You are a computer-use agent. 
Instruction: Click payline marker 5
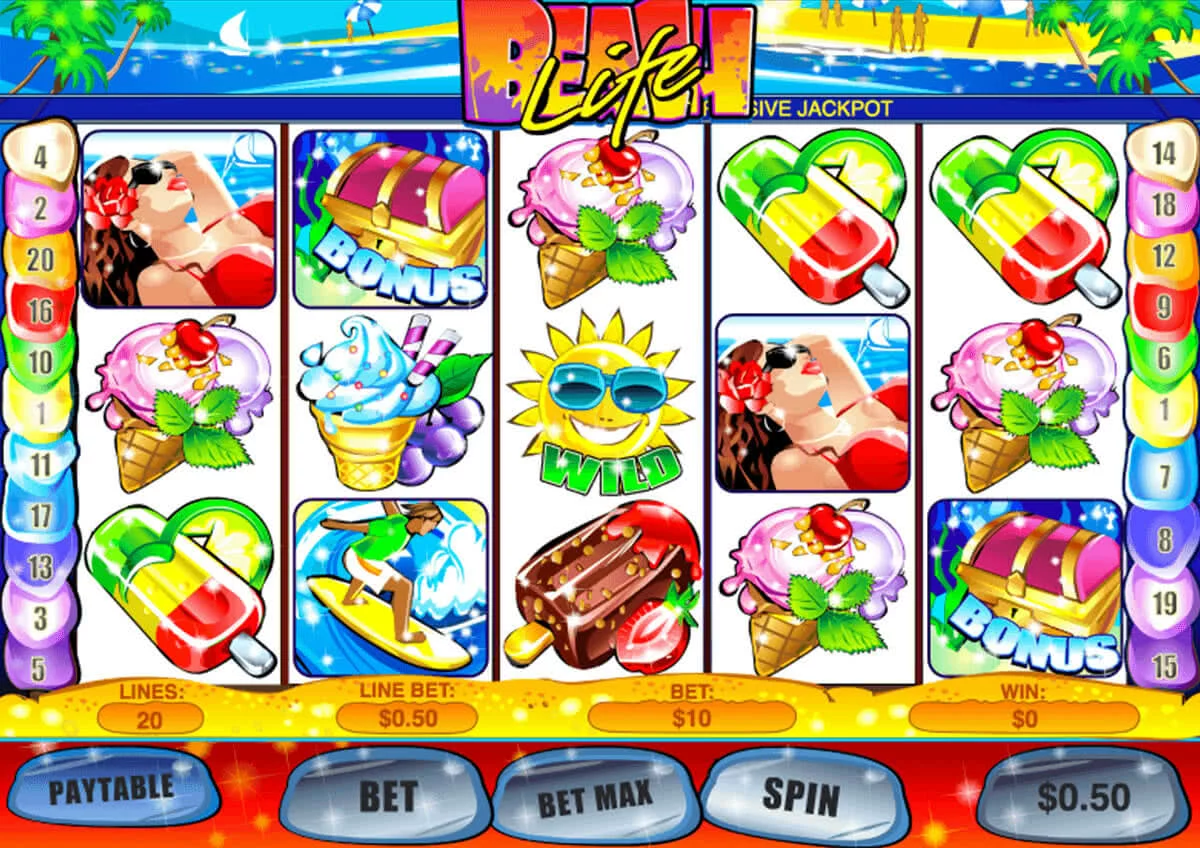point(40,667)
